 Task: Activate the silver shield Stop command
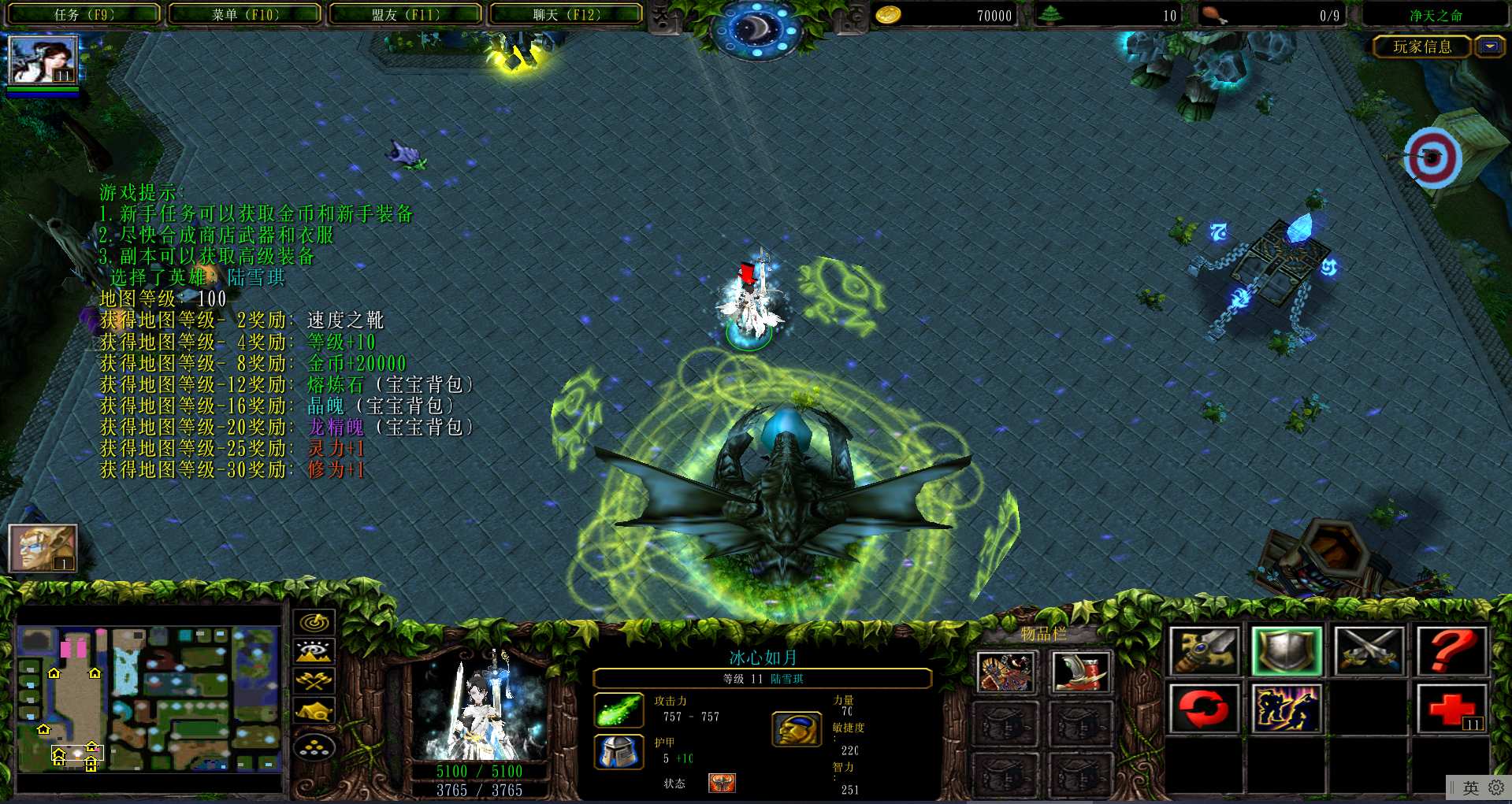[x=1286, y=651]
